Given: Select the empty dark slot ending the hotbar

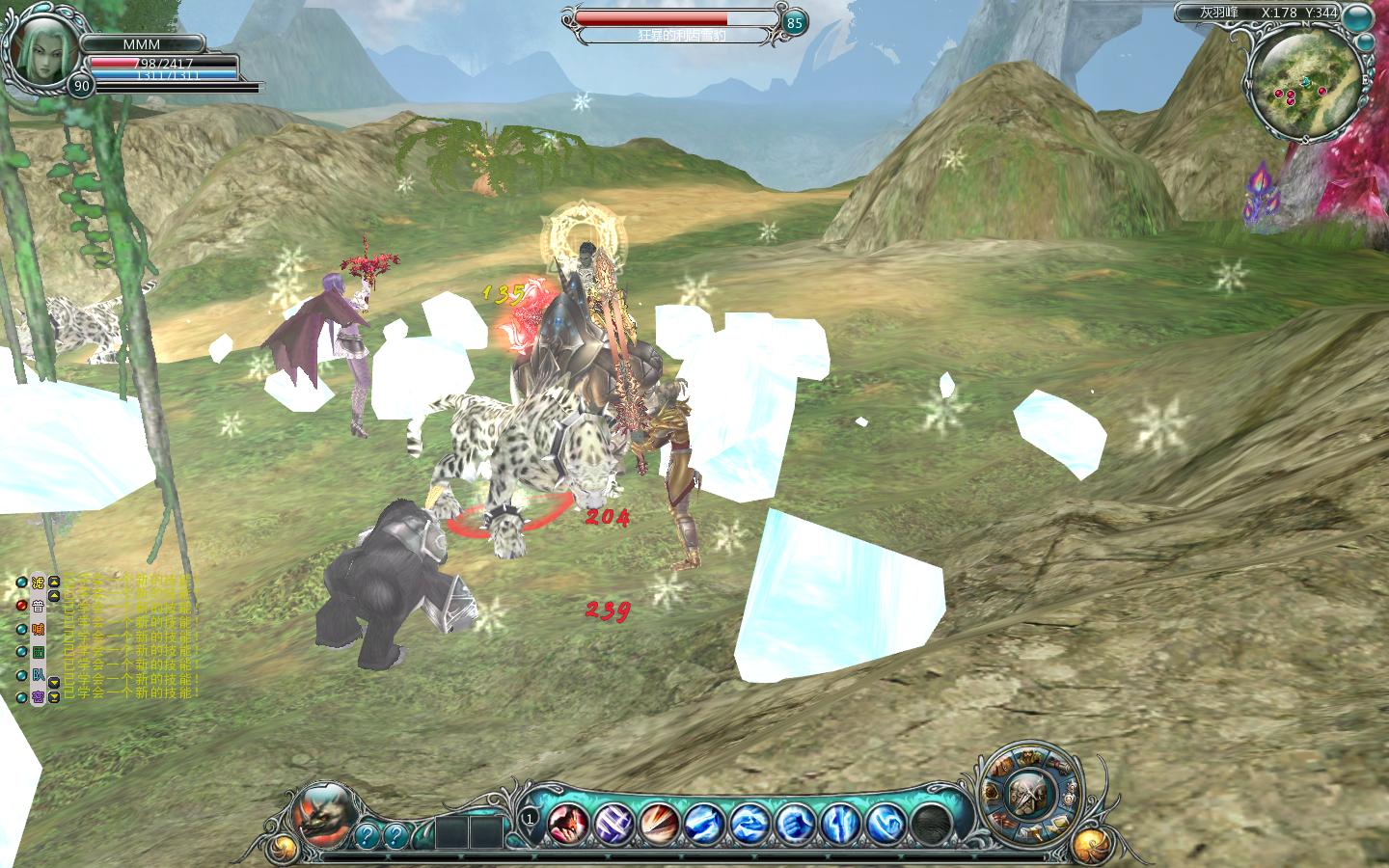Looking at the screenshot, I should point(930,824).
